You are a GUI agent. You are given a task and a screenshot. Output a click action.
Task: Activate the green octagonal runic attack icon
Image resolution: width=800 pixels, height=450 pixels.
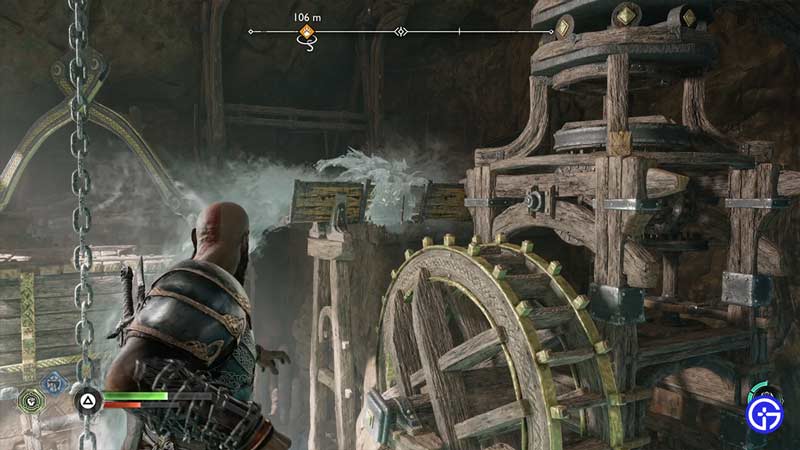[x=31, y=401]
